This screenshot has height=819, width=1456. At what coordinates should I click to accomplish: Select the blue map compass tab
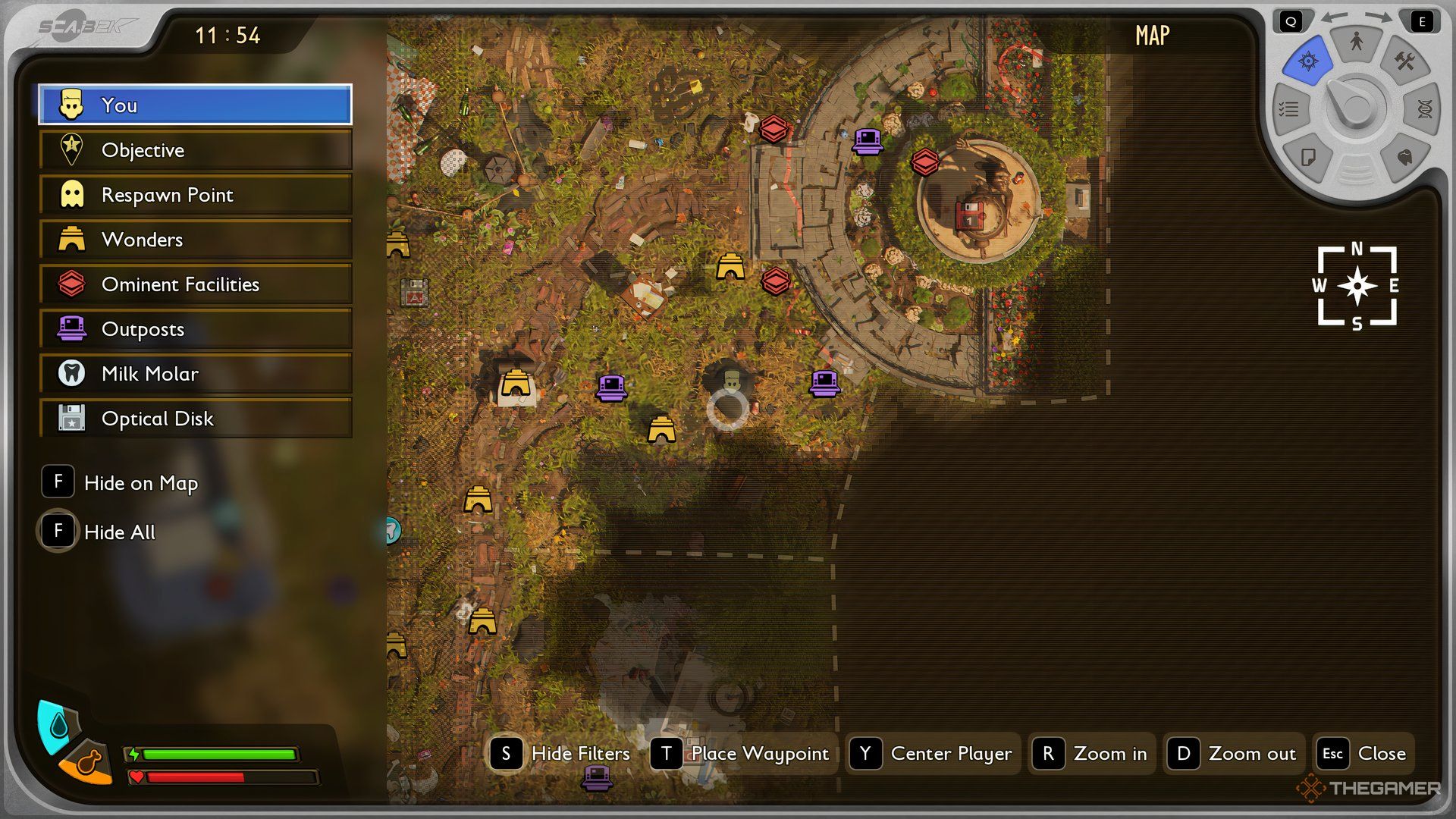point(1308,61)
